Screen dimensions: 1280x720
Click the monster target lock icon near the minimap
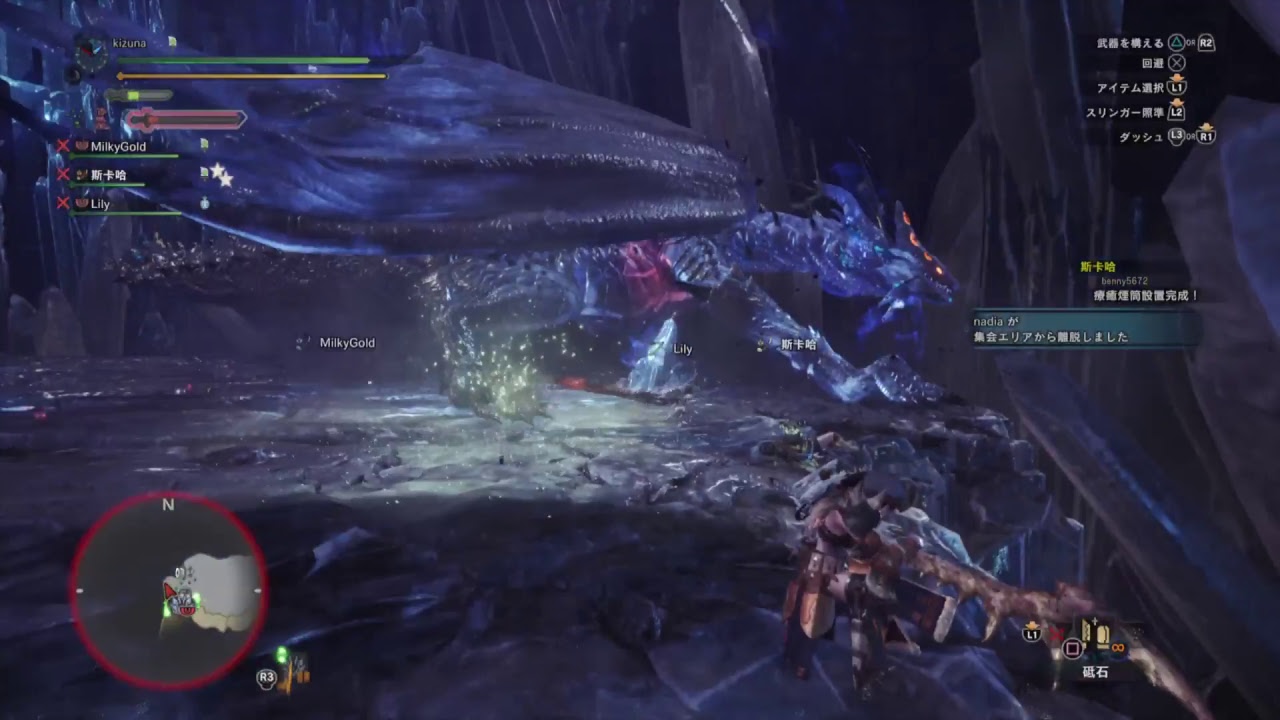point(294,672)
